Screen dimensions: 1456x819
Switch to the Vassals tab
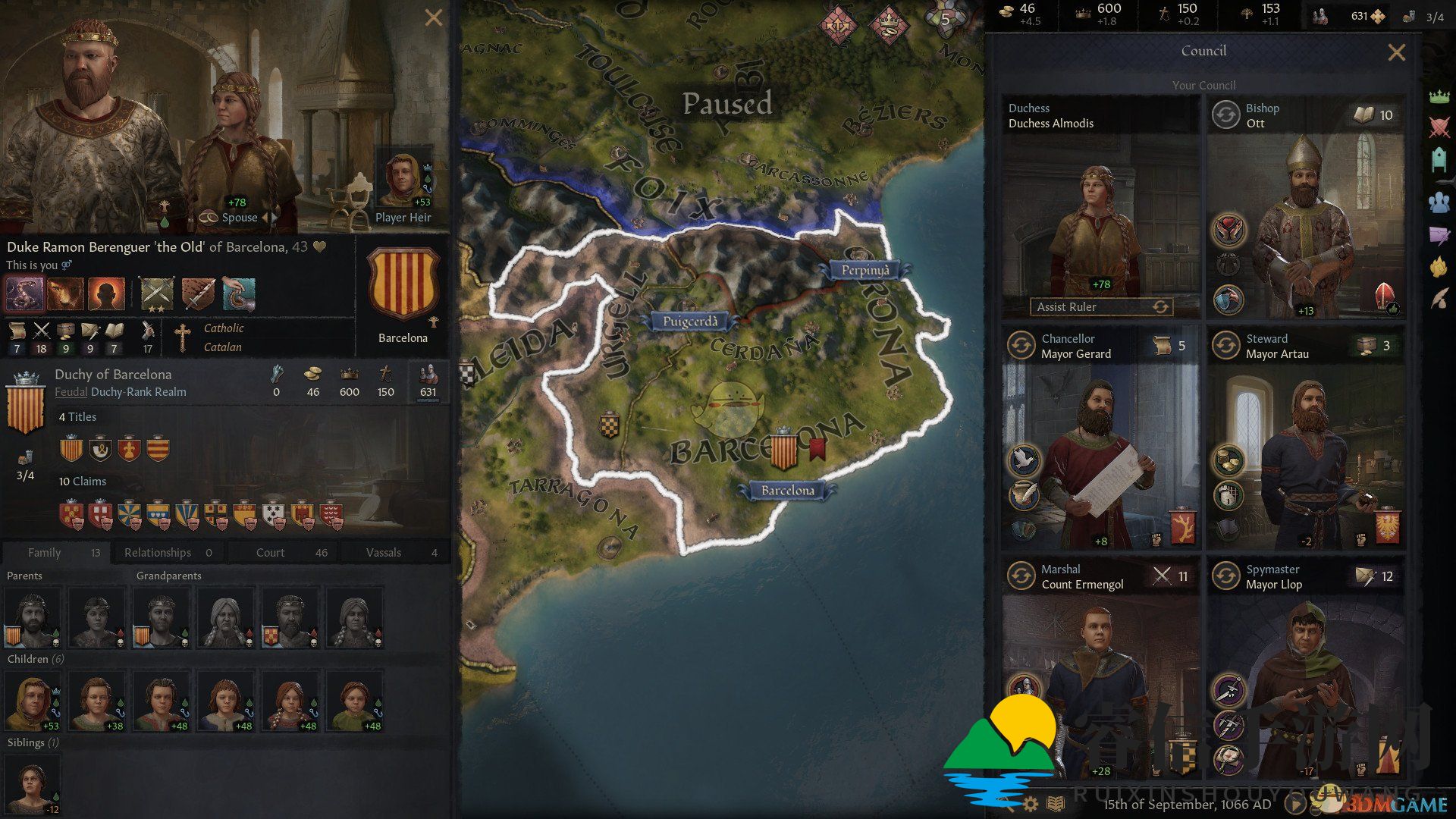395,553
